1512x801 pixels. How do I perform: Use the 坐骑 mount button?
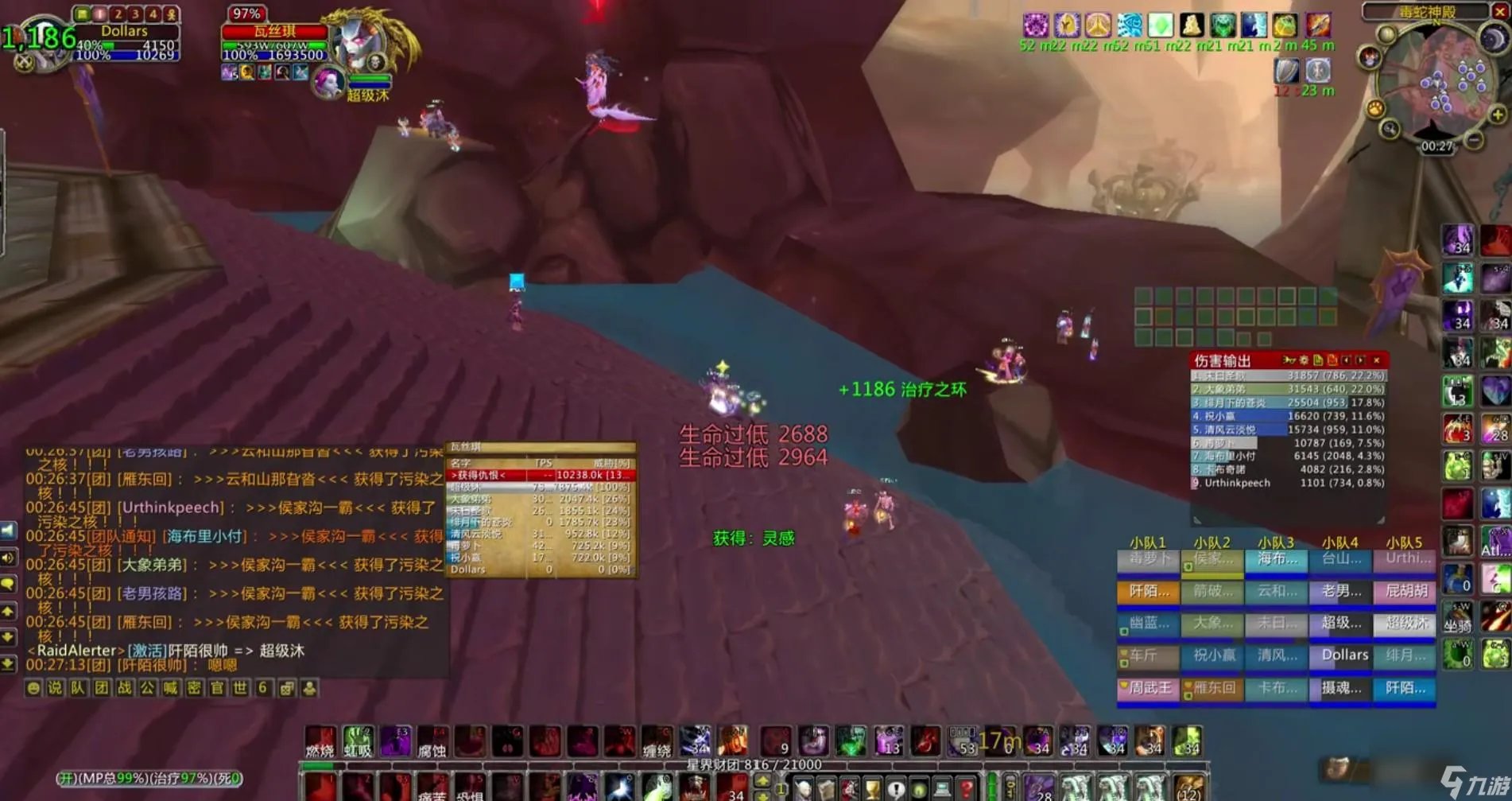(1458, 619)
